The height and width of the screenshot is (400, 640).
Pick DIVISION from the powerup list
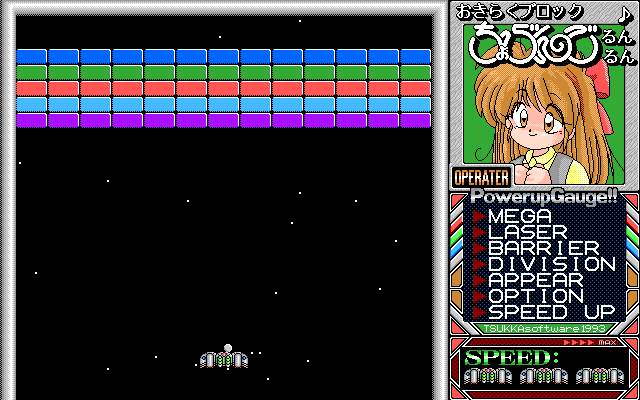[551, 264]
